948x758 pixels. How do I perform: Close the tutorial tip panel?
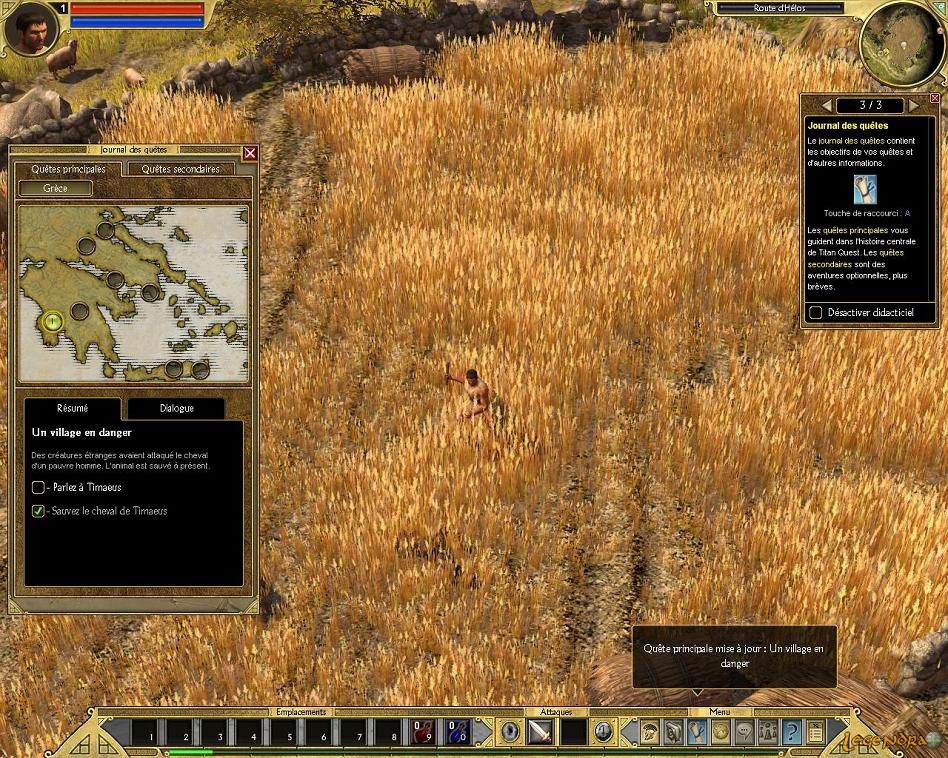[934, 98]
